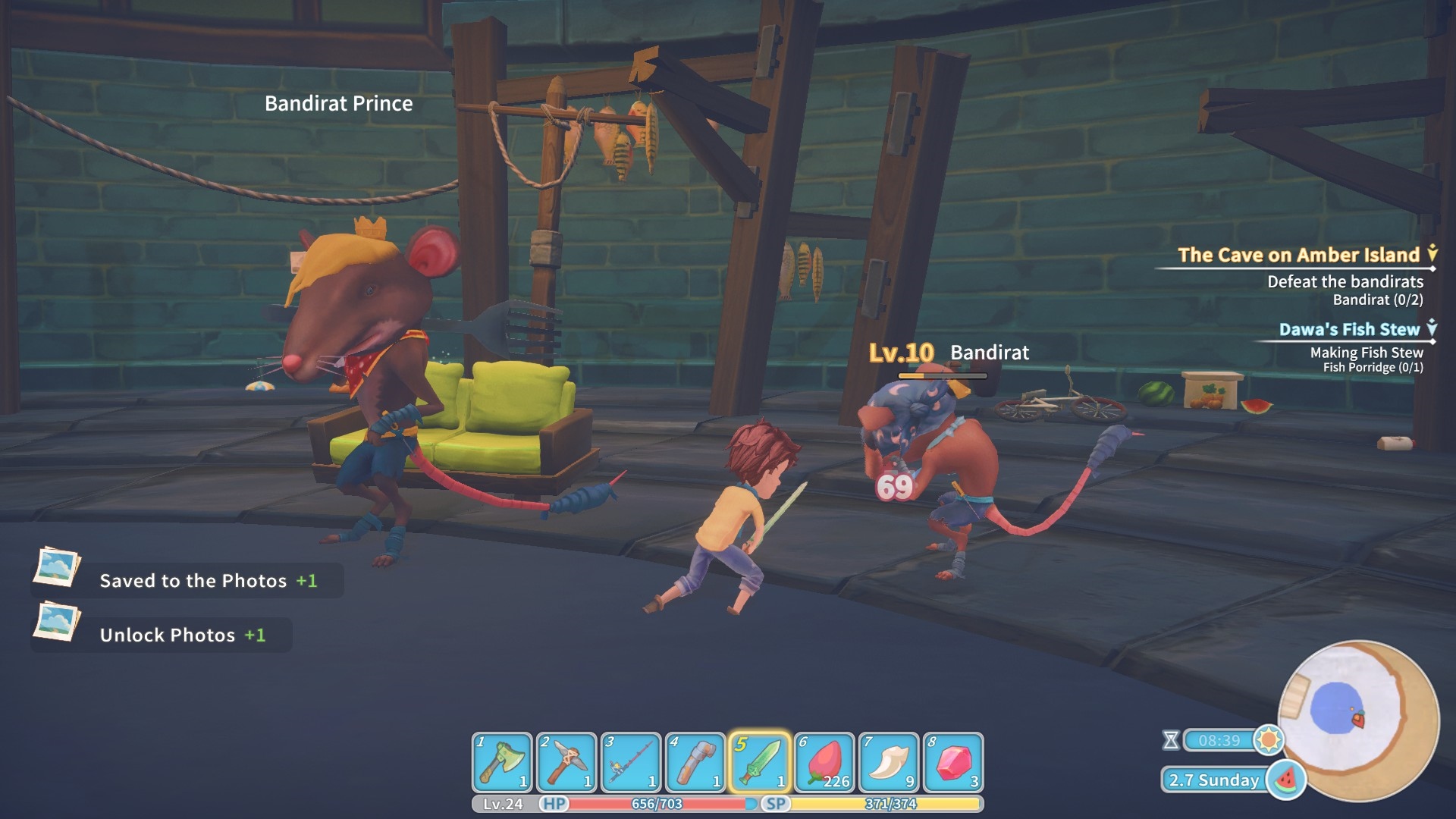Click the watermelon season icon

[x=1286, y=780]
